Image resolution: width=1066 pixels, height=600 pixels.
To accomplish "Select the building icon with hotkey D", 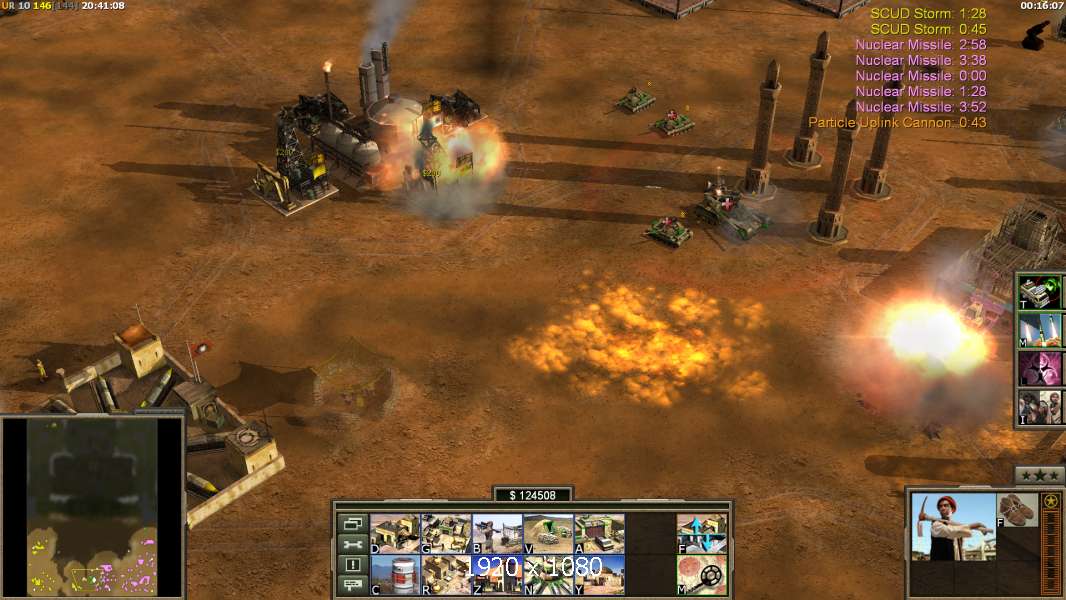I will [x=395, y=534].
